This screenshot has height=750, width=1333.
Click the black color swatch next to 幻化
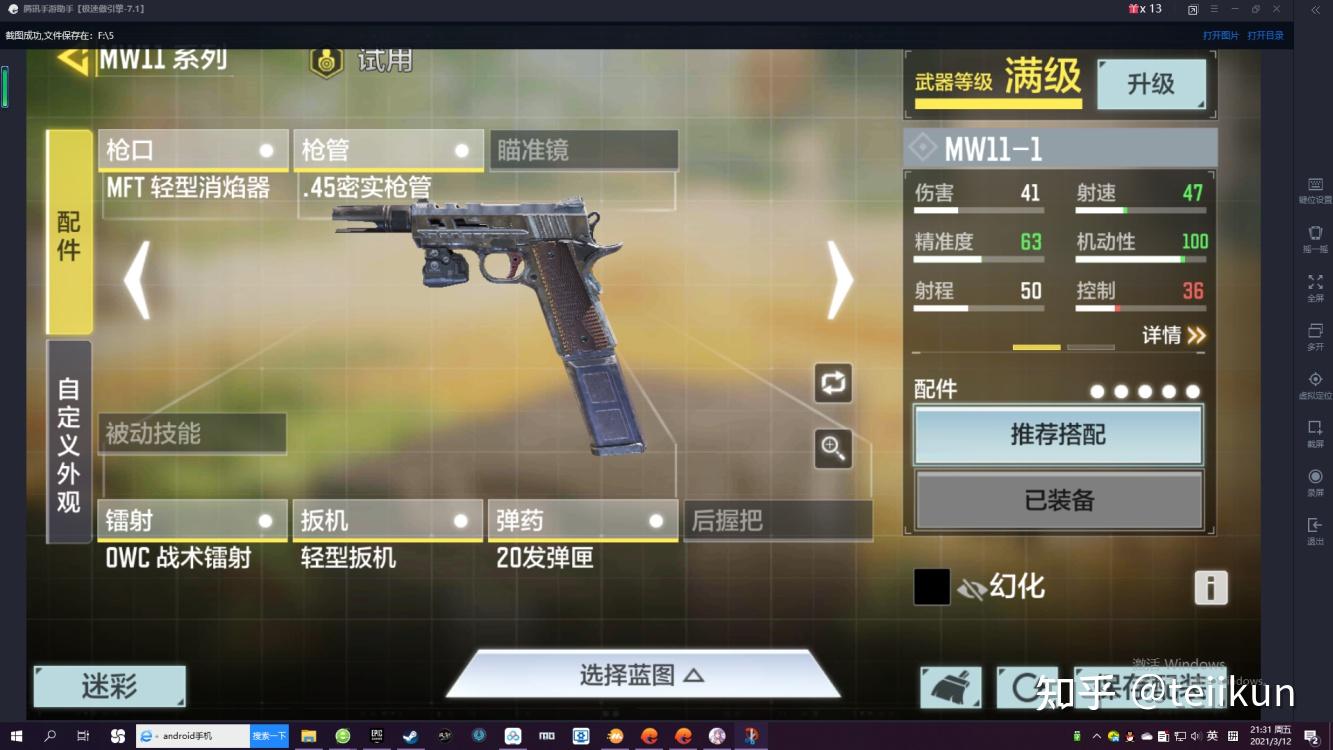[x=930, y=586]
